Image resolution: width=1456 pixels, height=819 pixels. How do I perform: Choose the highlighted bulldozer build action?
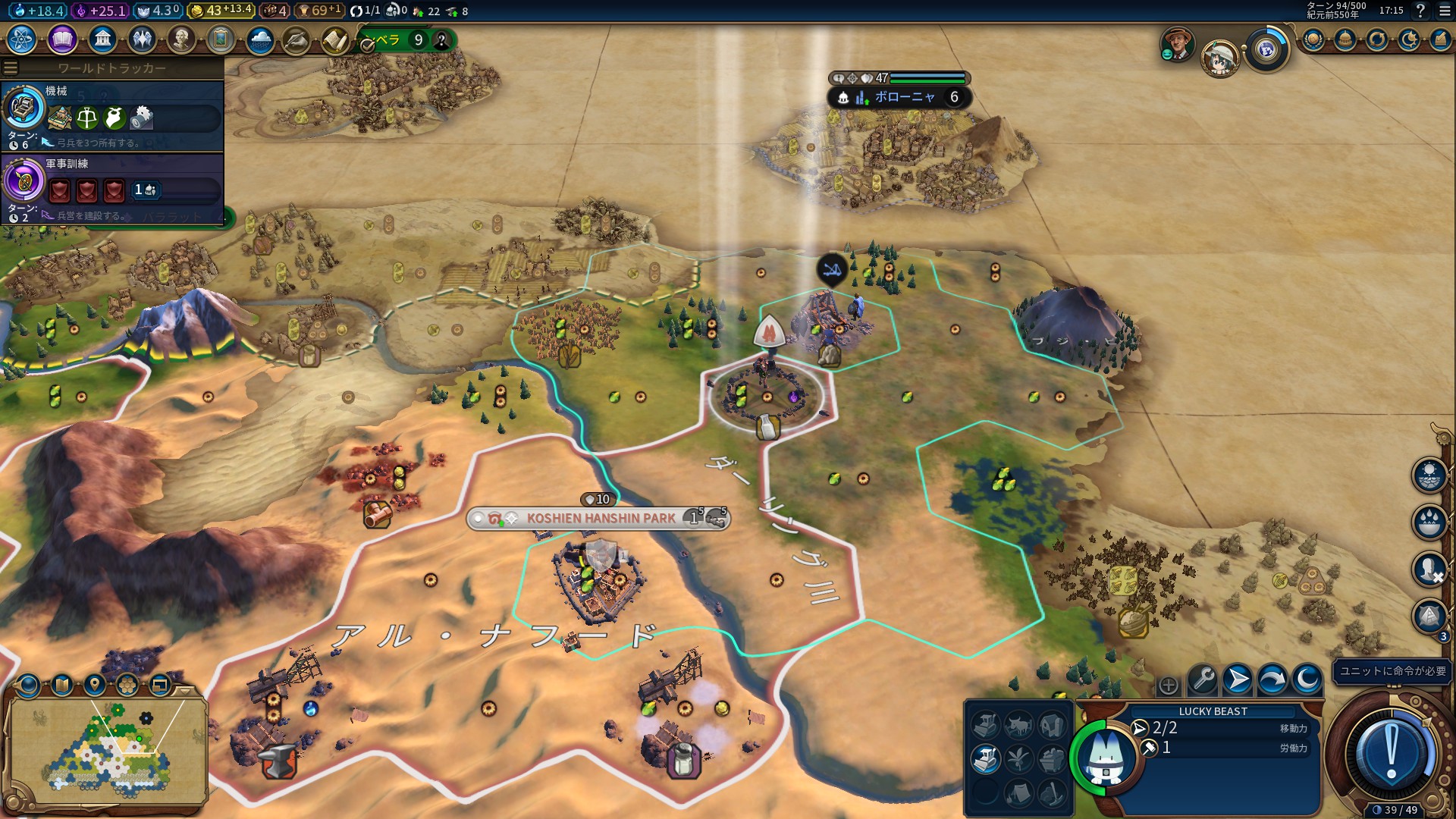985,759
